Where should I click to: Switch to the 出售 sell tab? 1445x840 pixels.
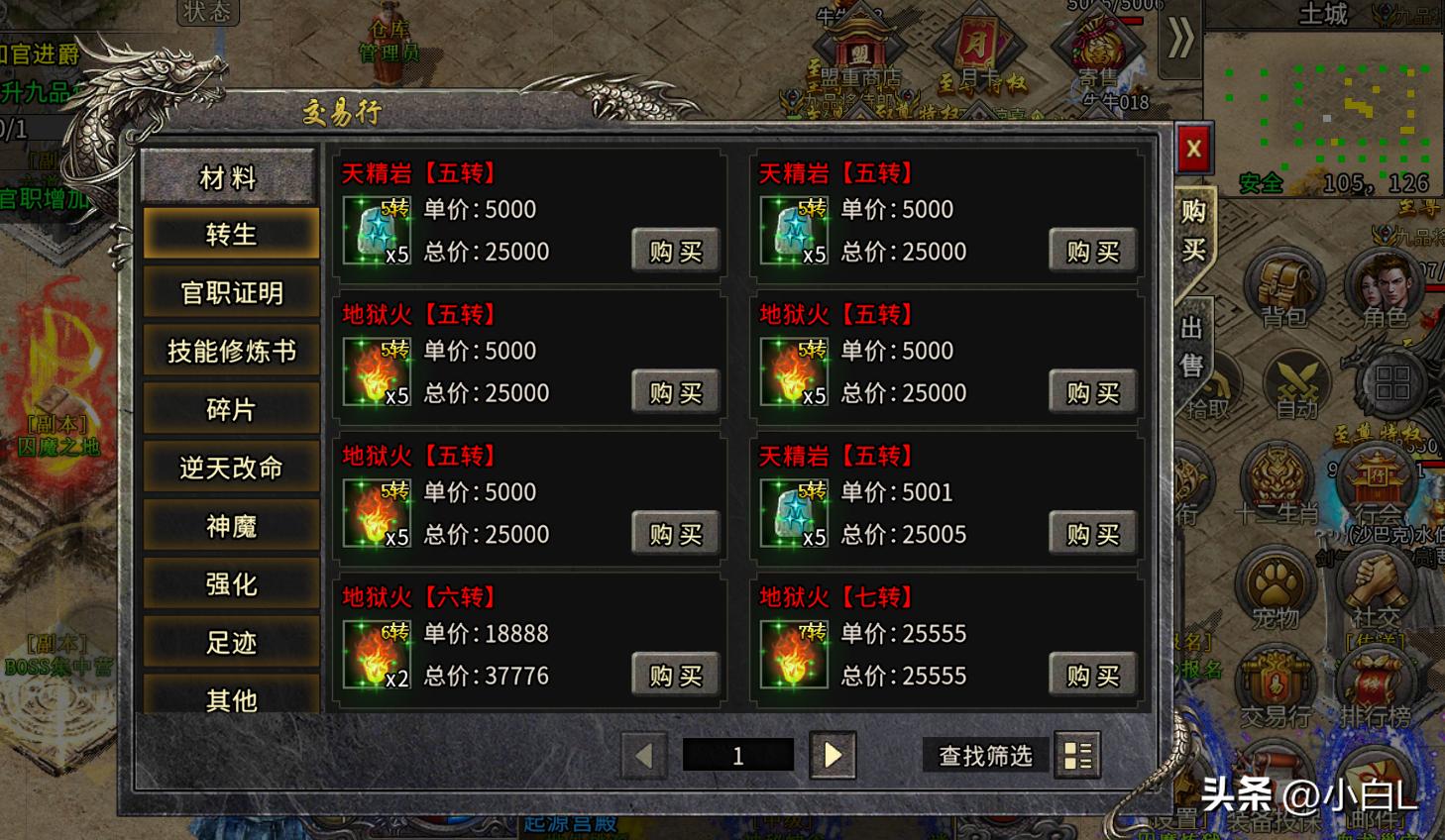[1191, 347]
